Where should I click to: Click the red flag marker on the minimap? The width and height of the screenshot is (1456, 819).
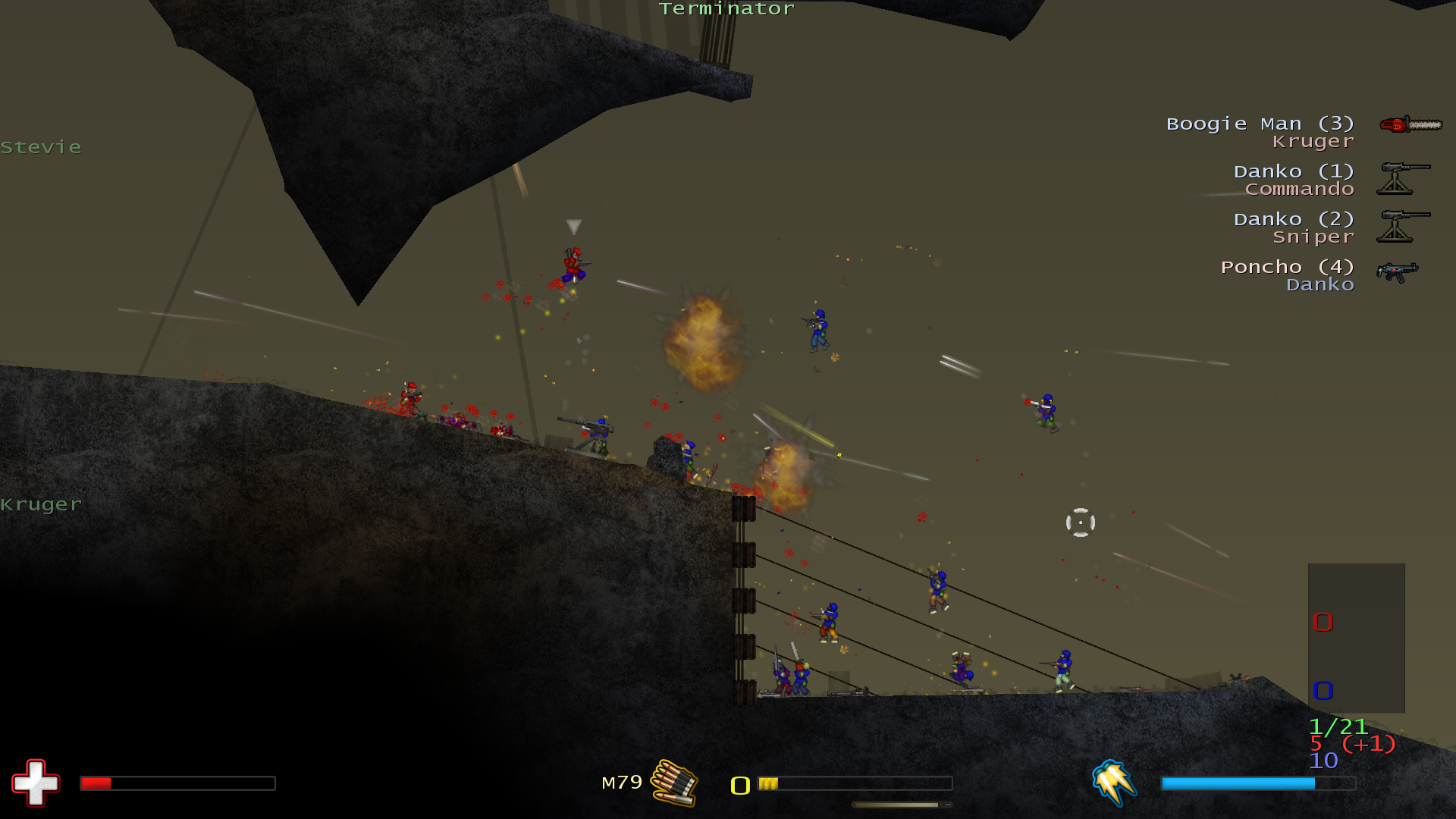pos(1323,622)
